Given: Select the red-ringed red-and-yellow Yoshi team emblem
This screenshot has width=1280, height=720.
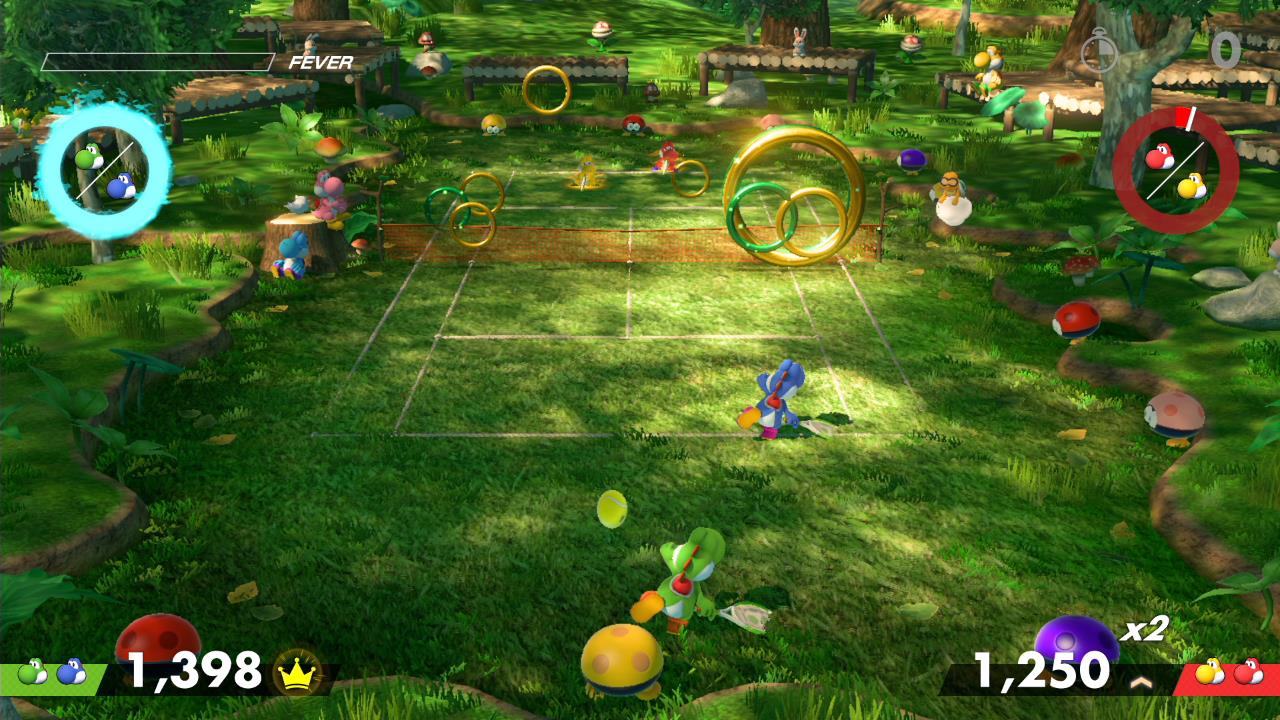Looking at the screenshot, I should [1175, 171].
